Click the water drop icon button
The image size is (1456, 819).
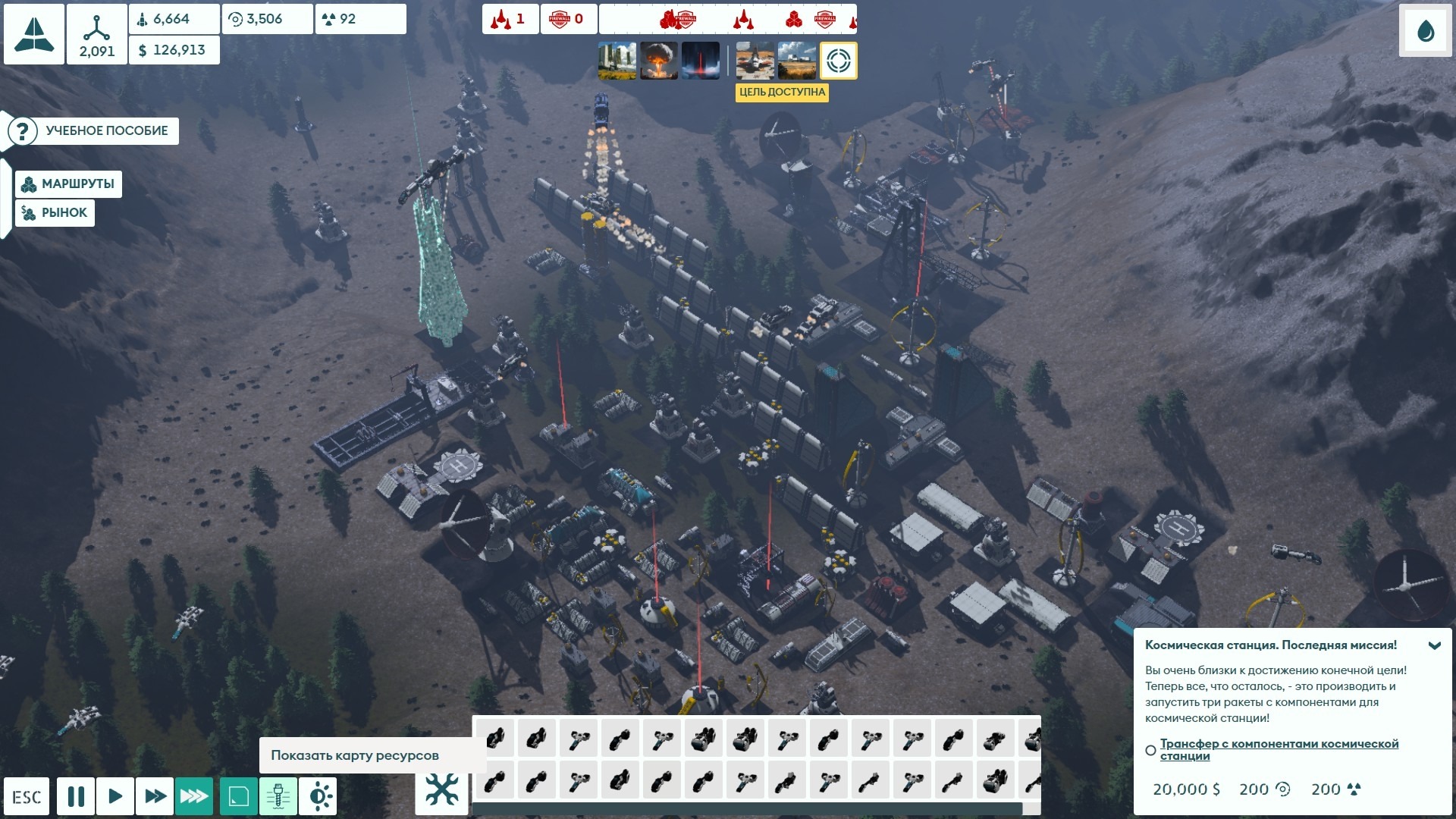point(1426,32)
